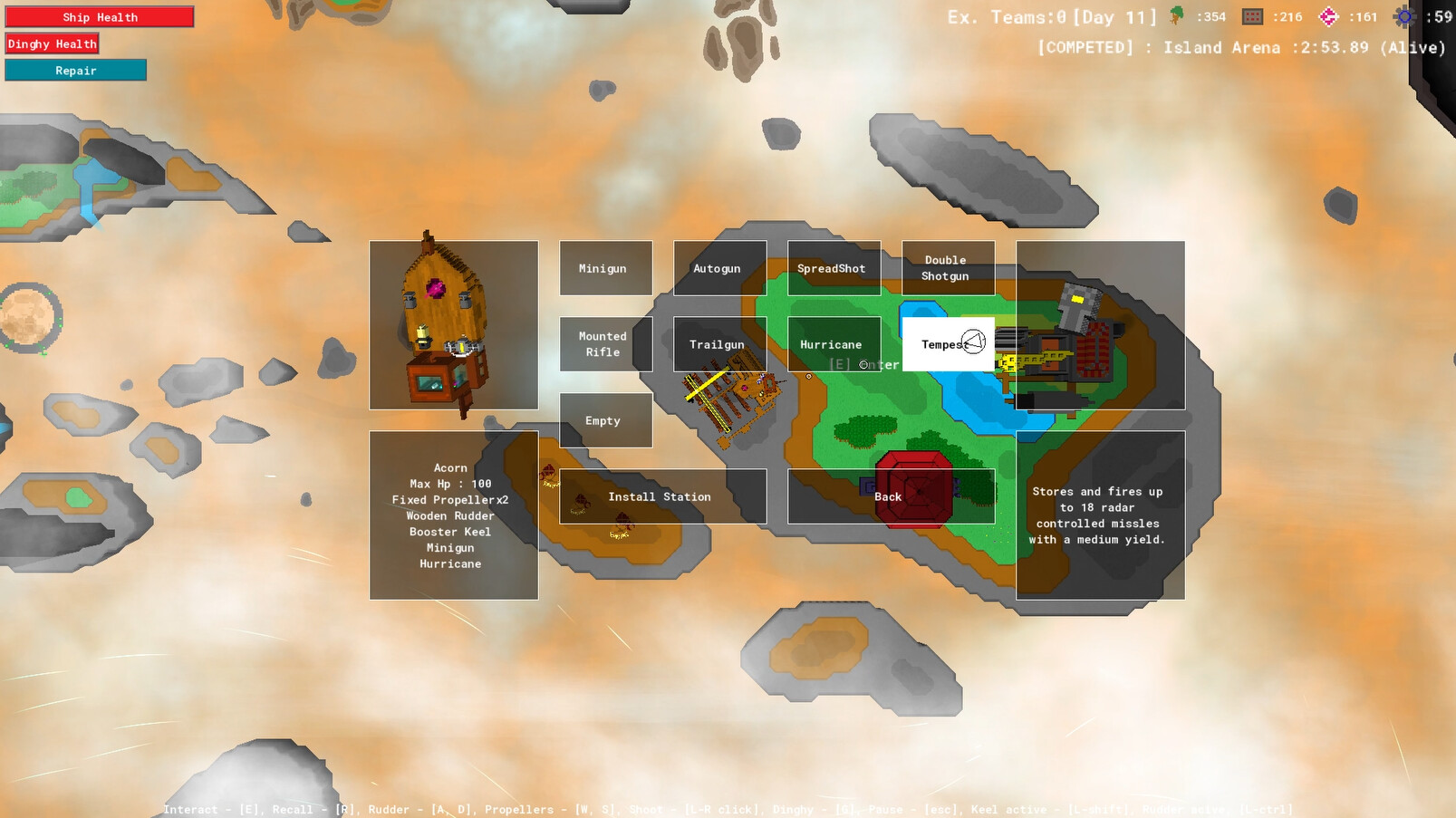1456x818 pixels.
Task: Select the Tempest missile weapon
Action: pos(946,344)
